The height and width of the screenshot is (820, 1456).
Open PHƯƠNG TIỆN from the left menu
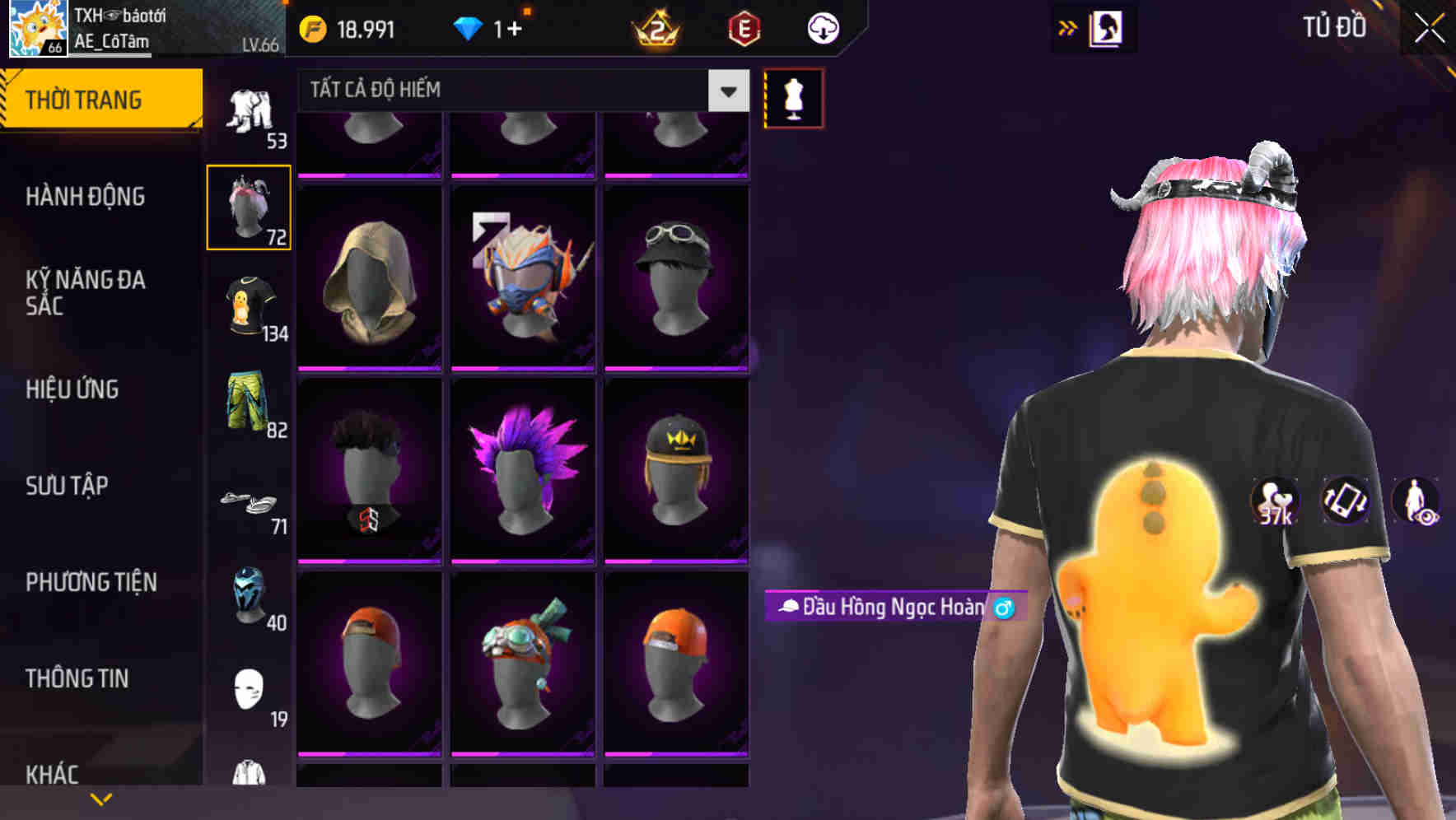tap(91, 581)
